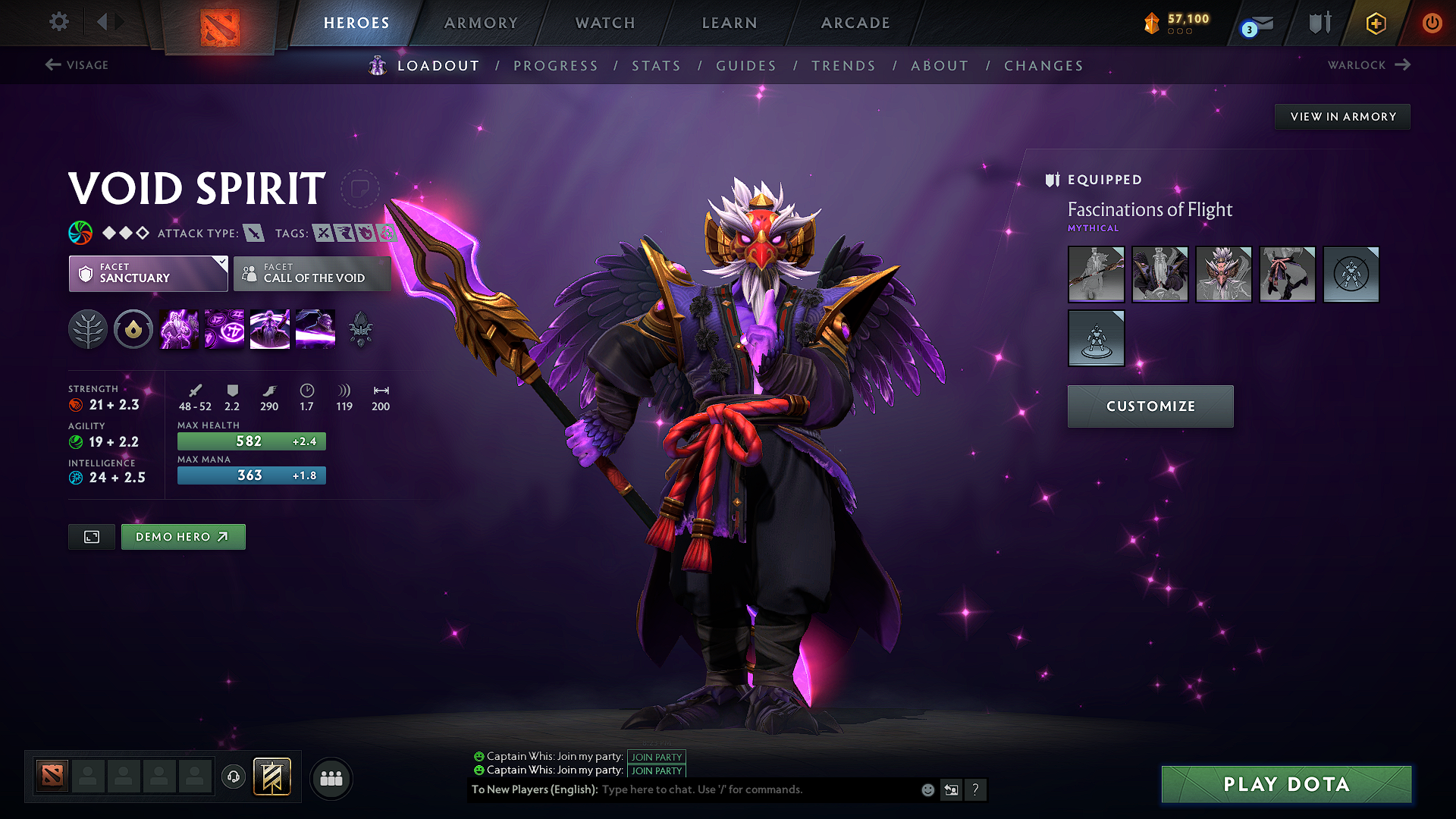Open the talent tree icon
This screenshot has height=819, width=1456.
[x=88, y=329]
